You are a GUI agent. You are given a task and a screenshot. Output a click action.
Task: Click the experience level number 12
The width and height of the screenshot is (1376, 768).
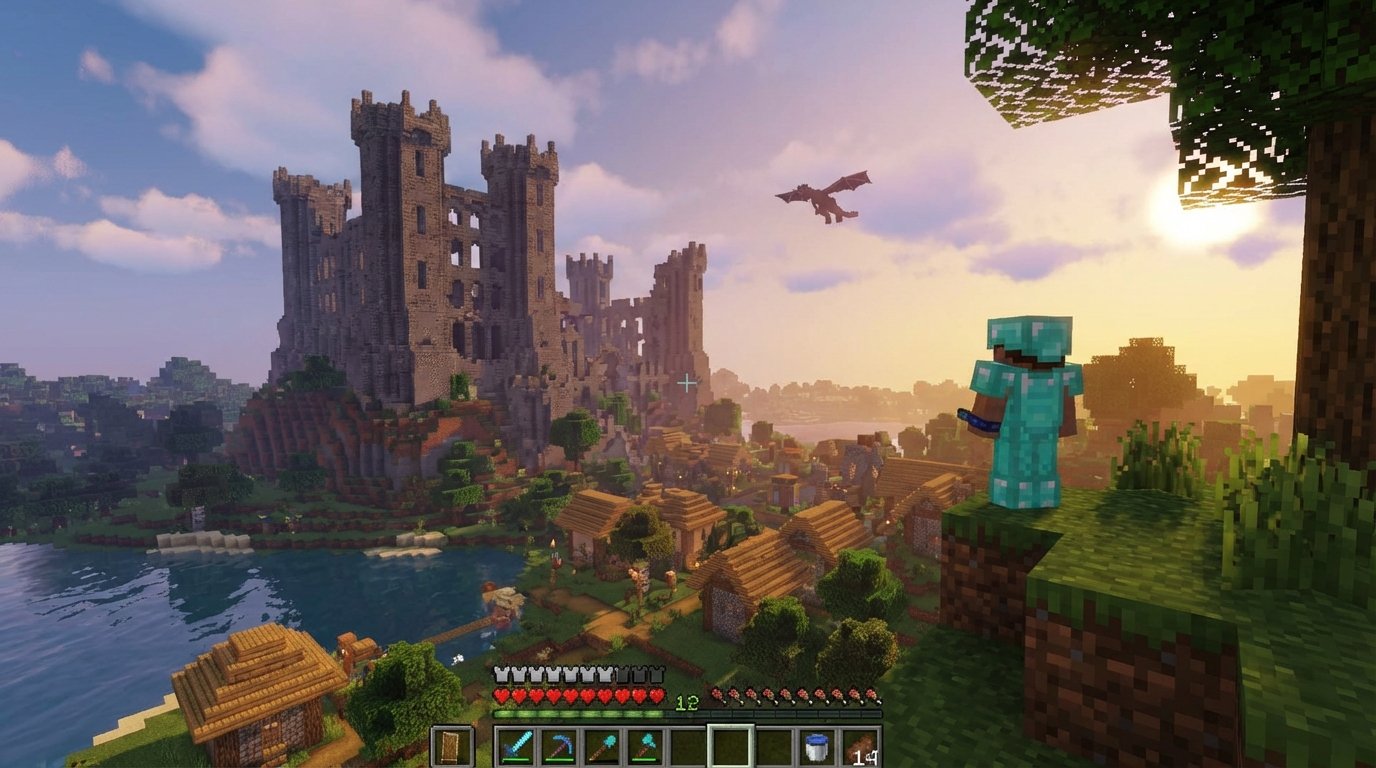pyautogui.click(x=686, y=701)
